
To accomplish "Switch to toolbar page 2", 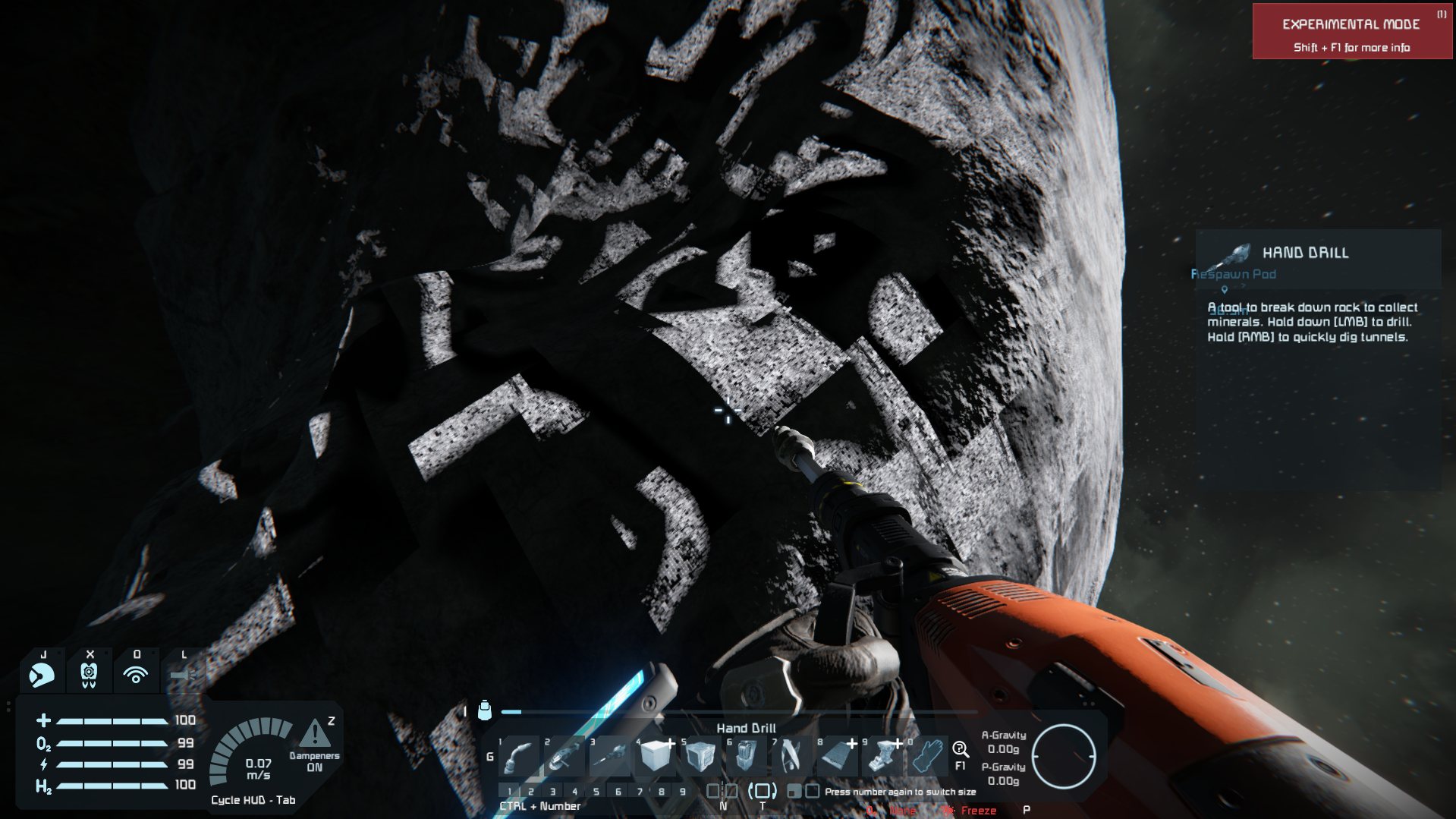I will click(x=531, y=792).
